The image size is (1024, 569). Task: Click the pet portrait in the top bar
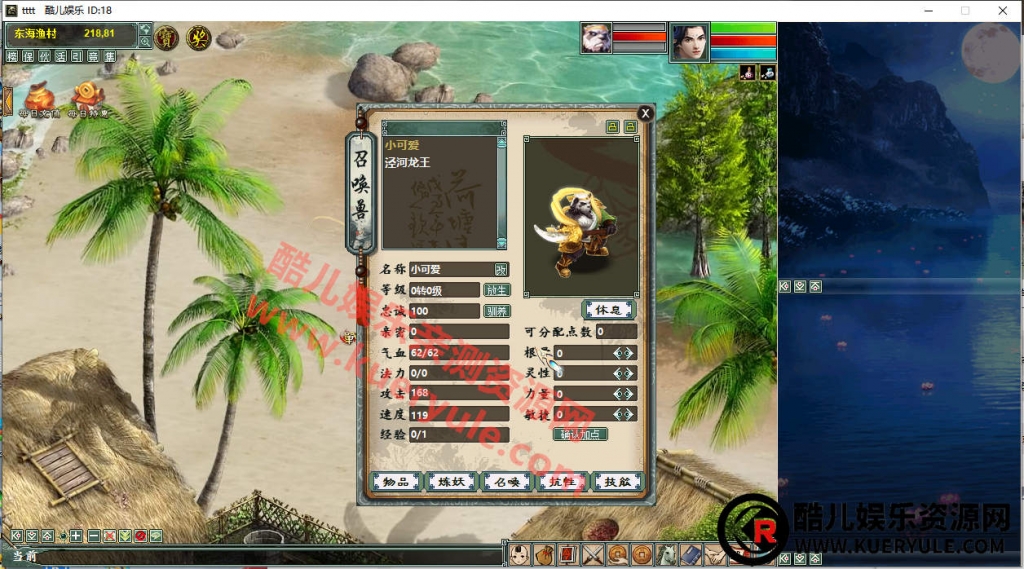[596, 39]
